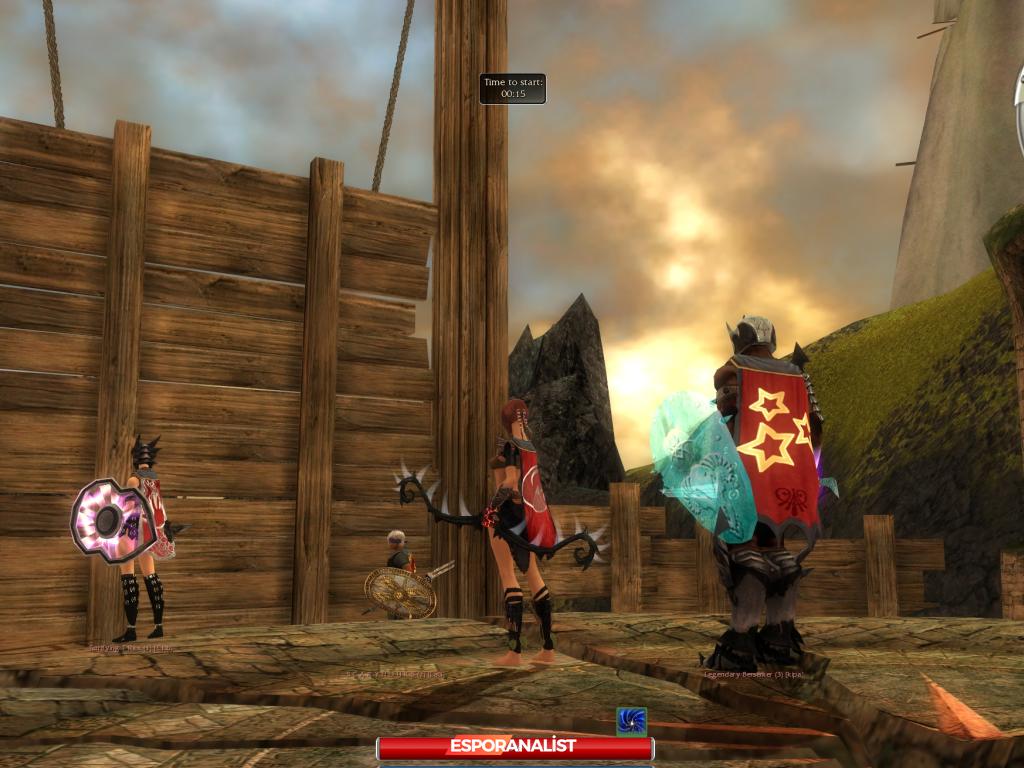Image resolution: width=1024 pixels, height=768 pixels.
Task: Select the Legendary Berserker name label
Action: pos(754,674)
